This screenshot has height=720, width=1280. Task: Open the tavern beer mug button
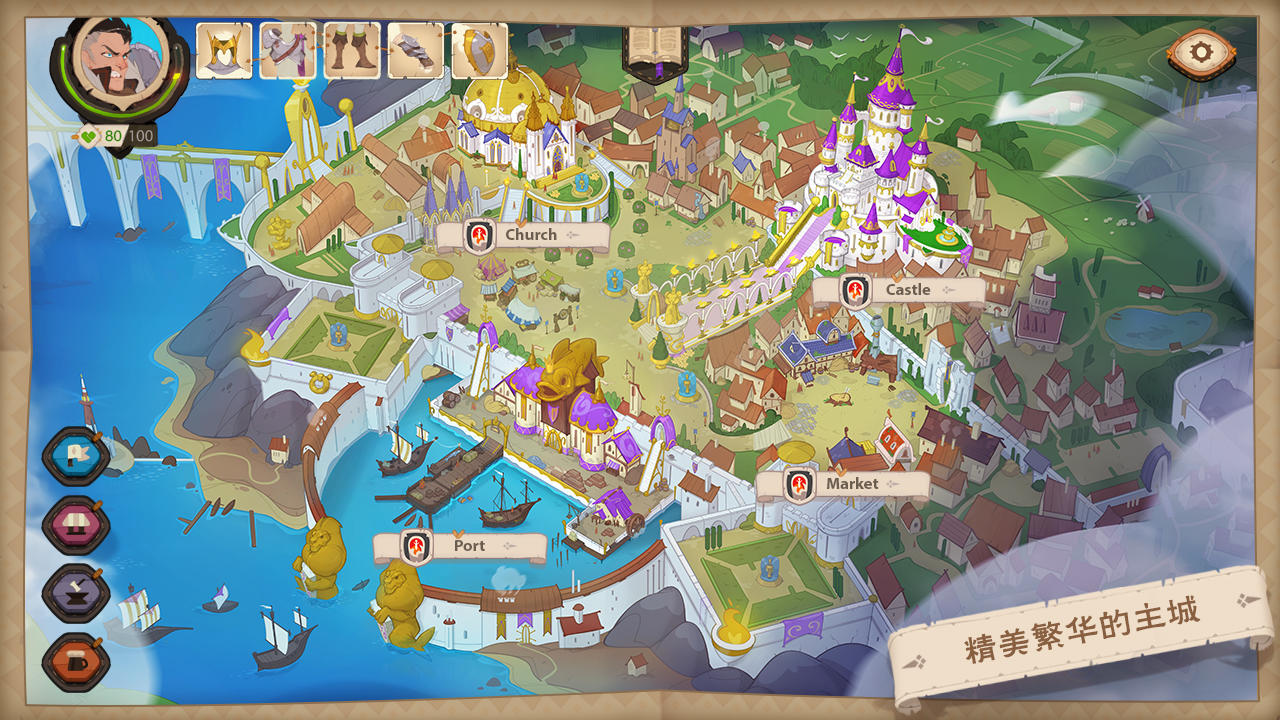(76, 662)
